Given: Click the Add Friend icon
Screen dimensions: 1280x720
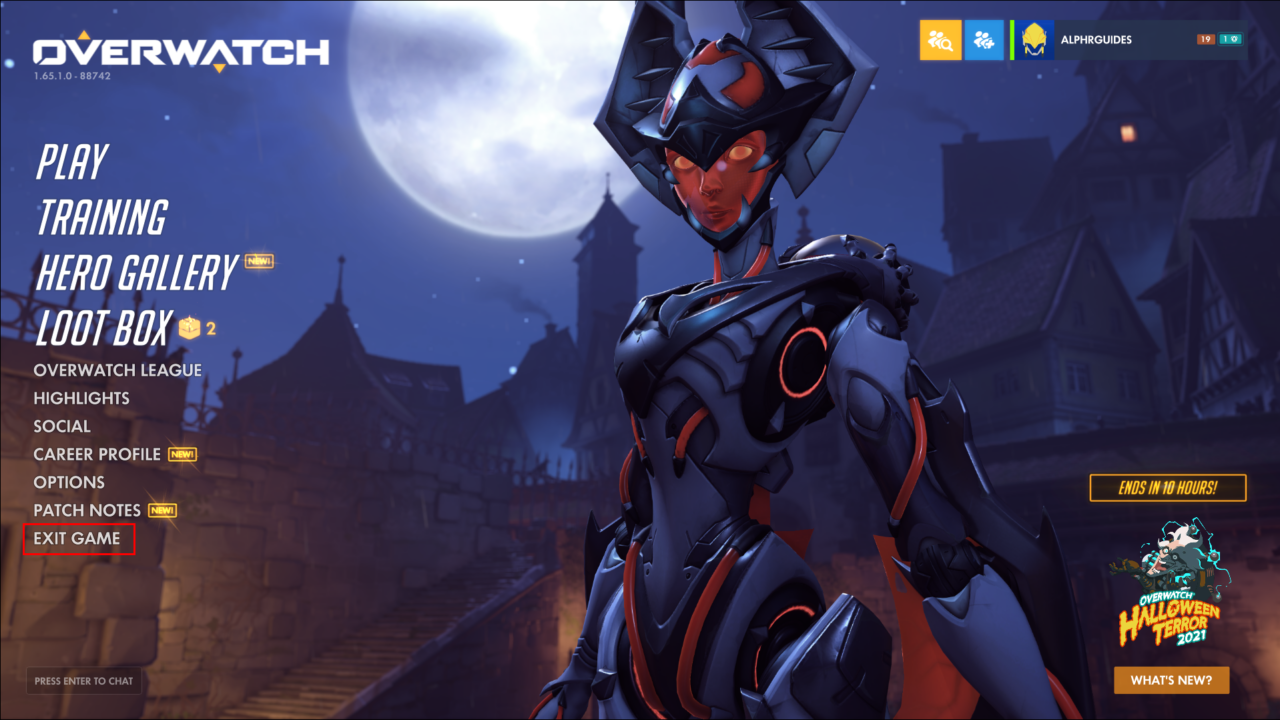Looking at the screenshot, I should [x=984, y=40].
